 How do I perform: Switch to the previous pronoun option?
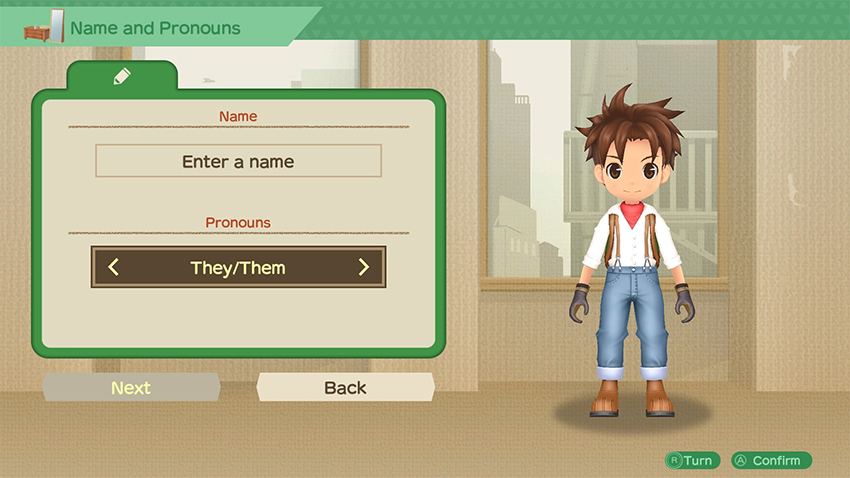tap(113, 267)
